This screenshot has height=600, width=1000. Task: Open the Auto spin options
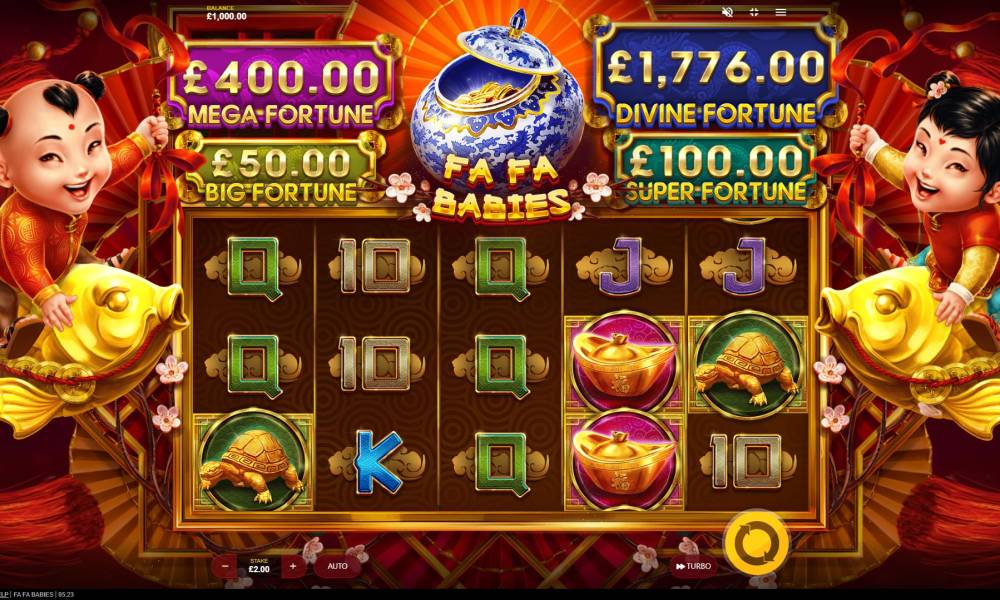(337, 566)
